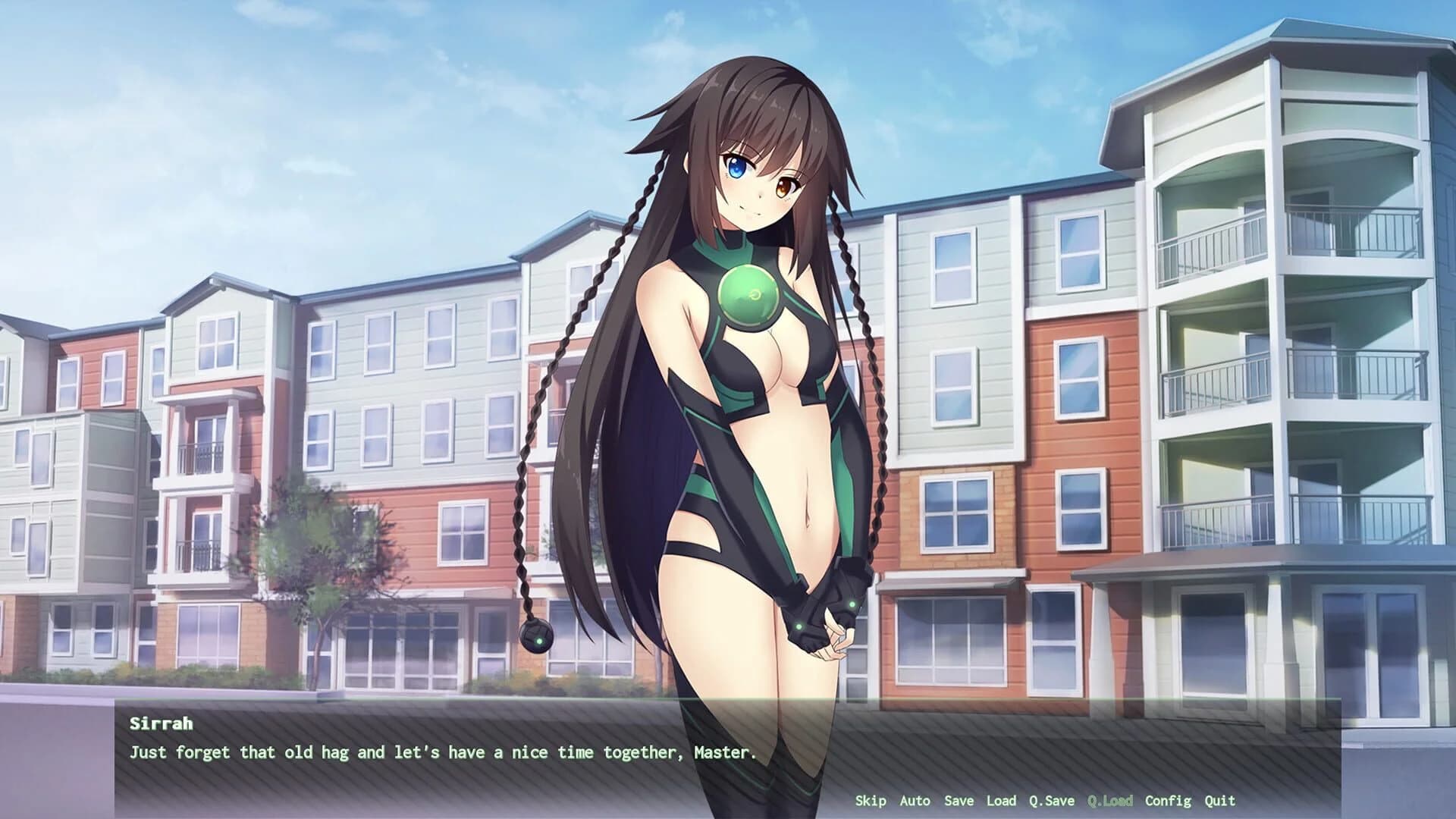Restore the quick save via Q.Load
The height and width of the screenshot is (819, 1456).
pyautogui.click(x=1109, y=801)
